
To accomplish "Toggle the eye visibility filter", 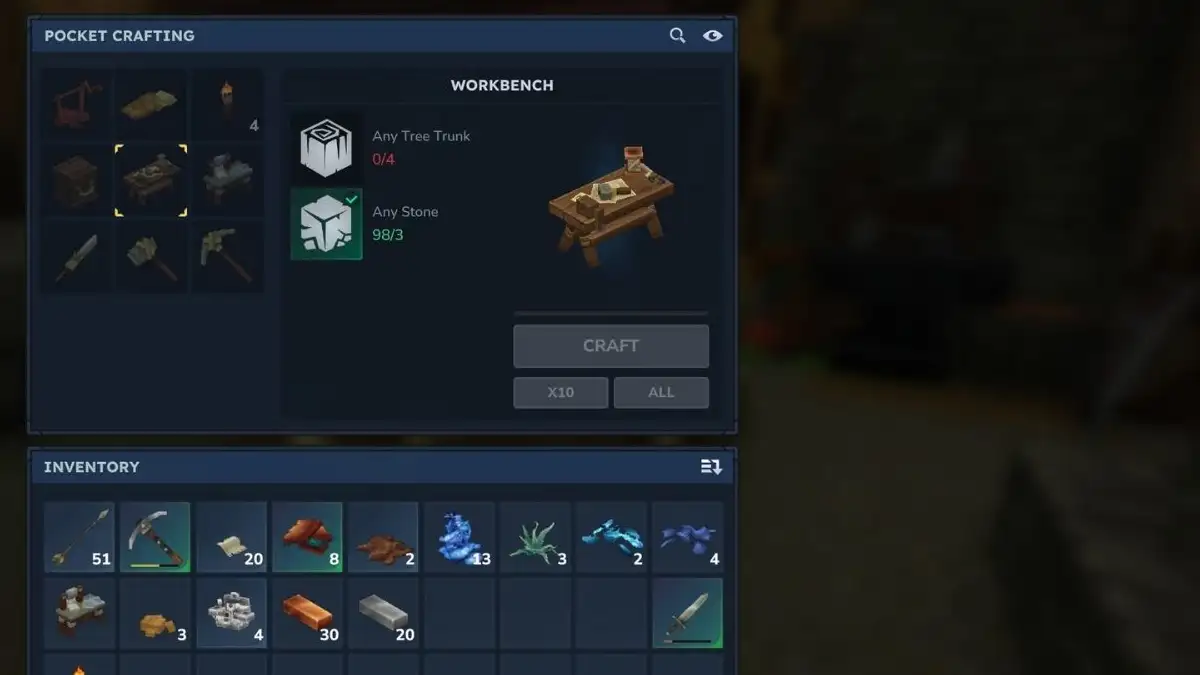I will coord(712,36).
